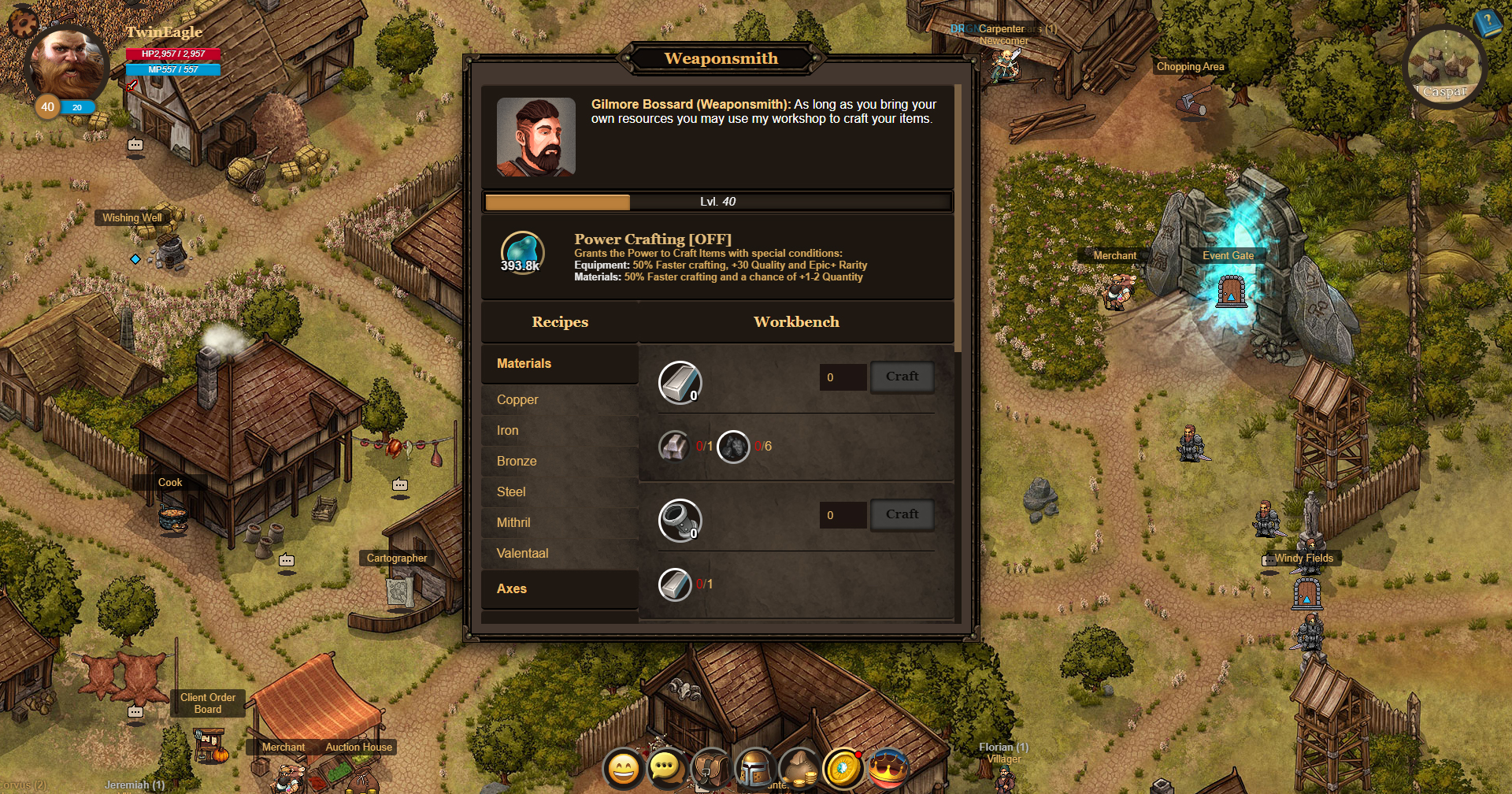Click the Lvl 40 progress bar
This screenshot has width=1512, height=794.
(717, 202)
